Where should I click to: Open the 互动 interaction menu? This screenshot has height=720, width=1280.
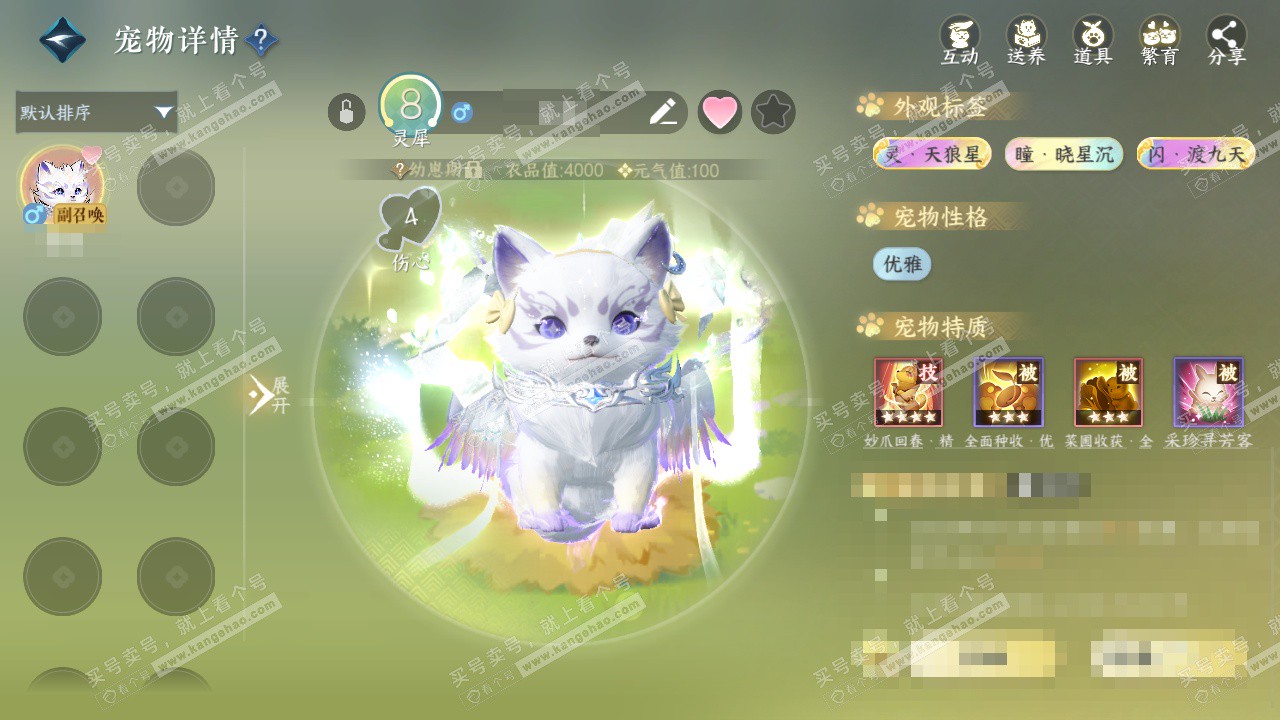point(960,40)
